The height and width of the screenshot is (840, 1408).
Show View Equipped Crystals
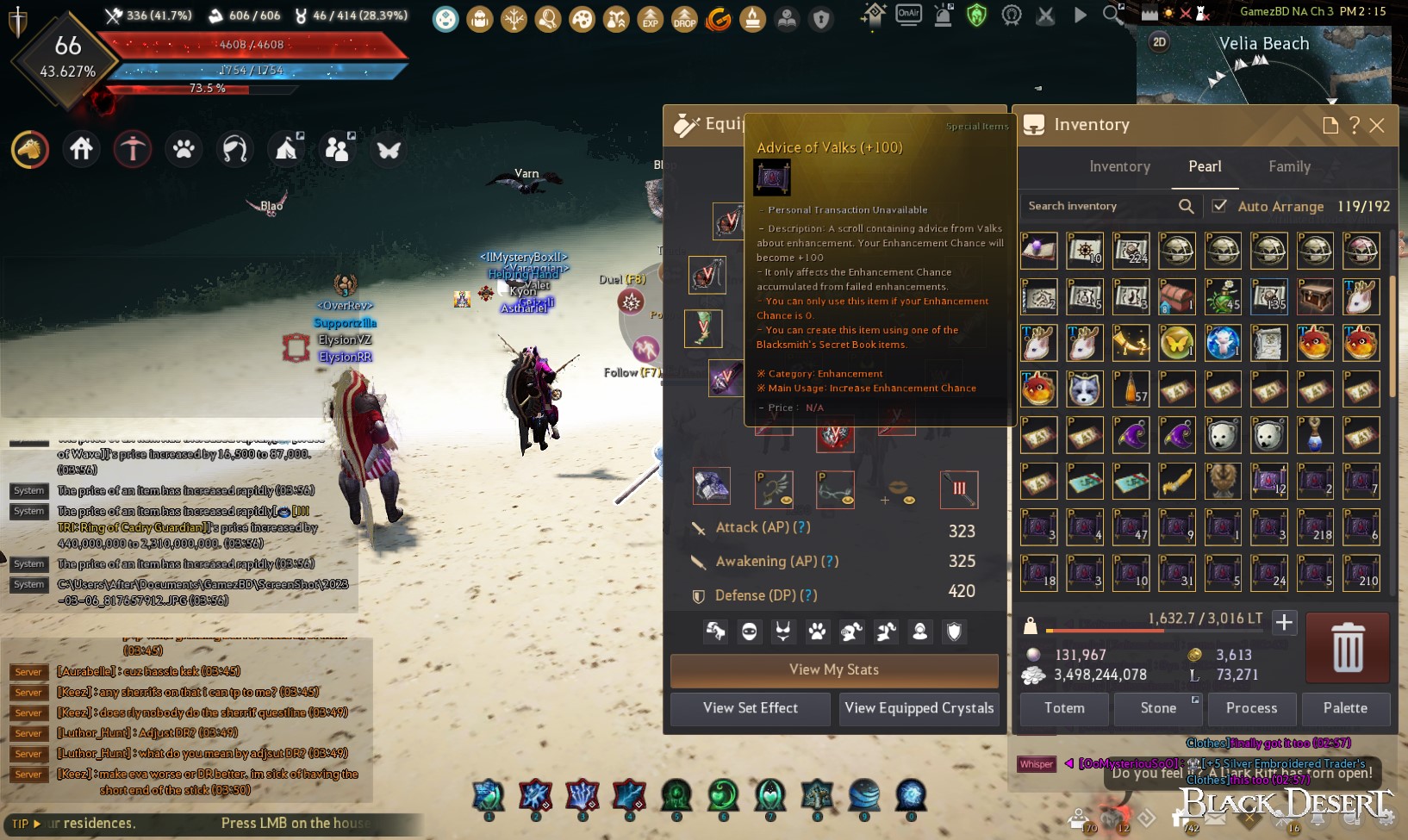919,708
